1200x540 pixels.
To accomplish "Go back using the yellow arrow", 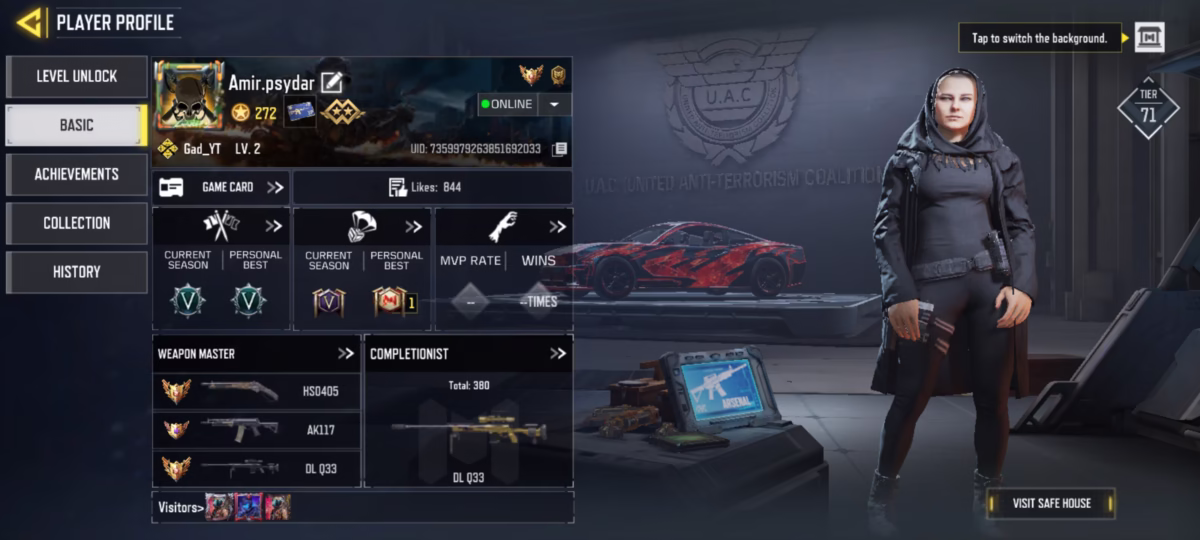I will (x=30, y=22).
